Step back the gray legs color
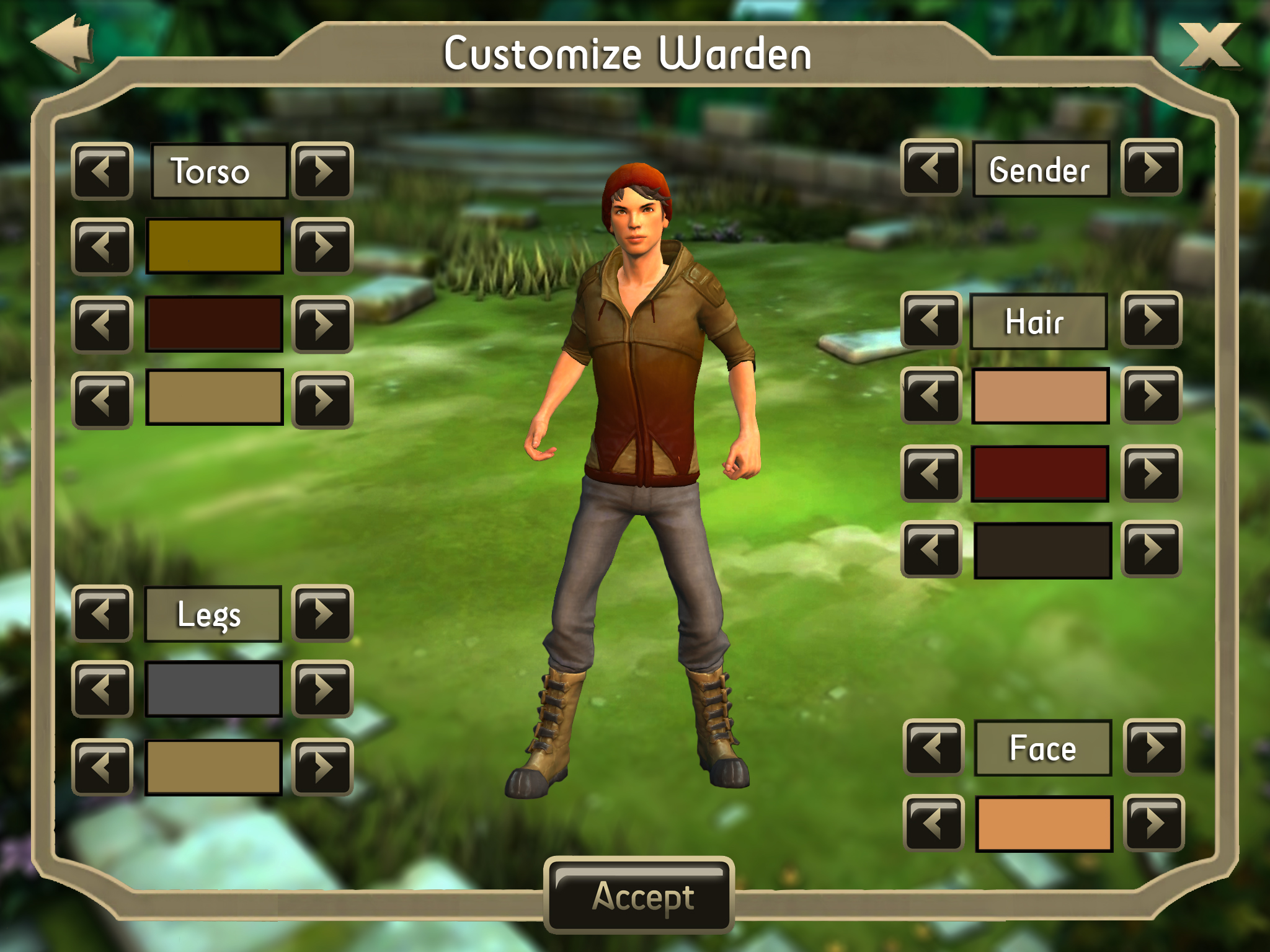The image size is (1270, 952). tap(102, 689)
